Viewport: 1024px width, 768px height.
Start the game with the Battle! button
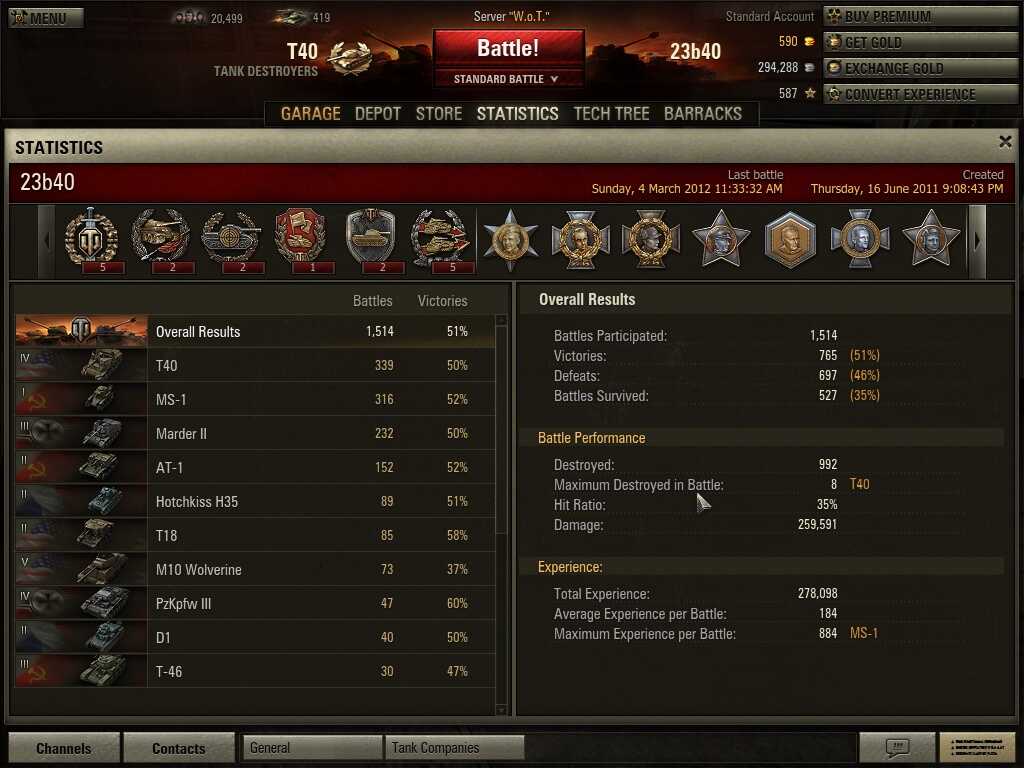(x=508, y=48)
